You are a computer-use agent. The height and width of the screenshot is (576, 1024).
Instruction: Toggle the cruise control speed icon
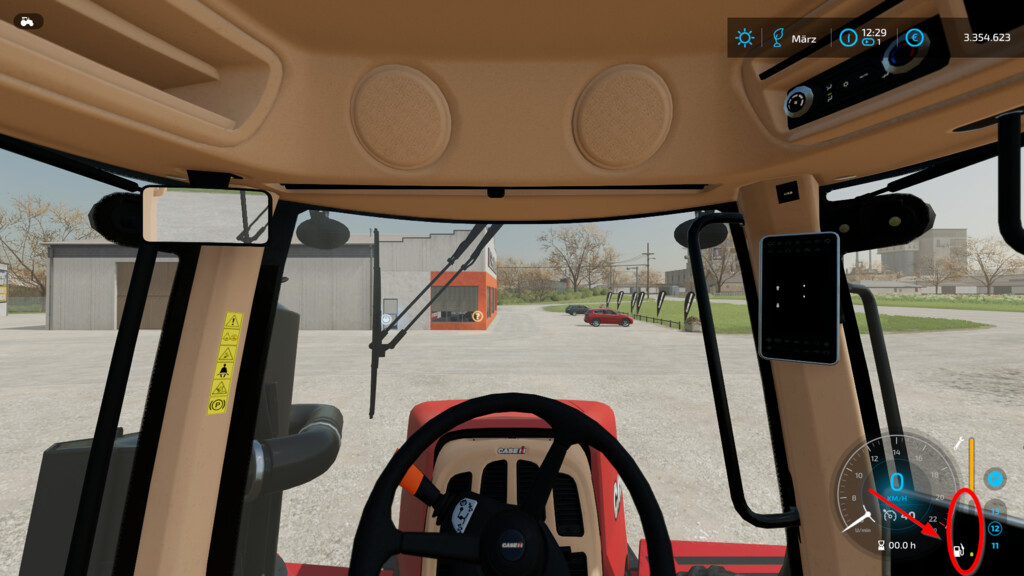[x=890, y=516]
